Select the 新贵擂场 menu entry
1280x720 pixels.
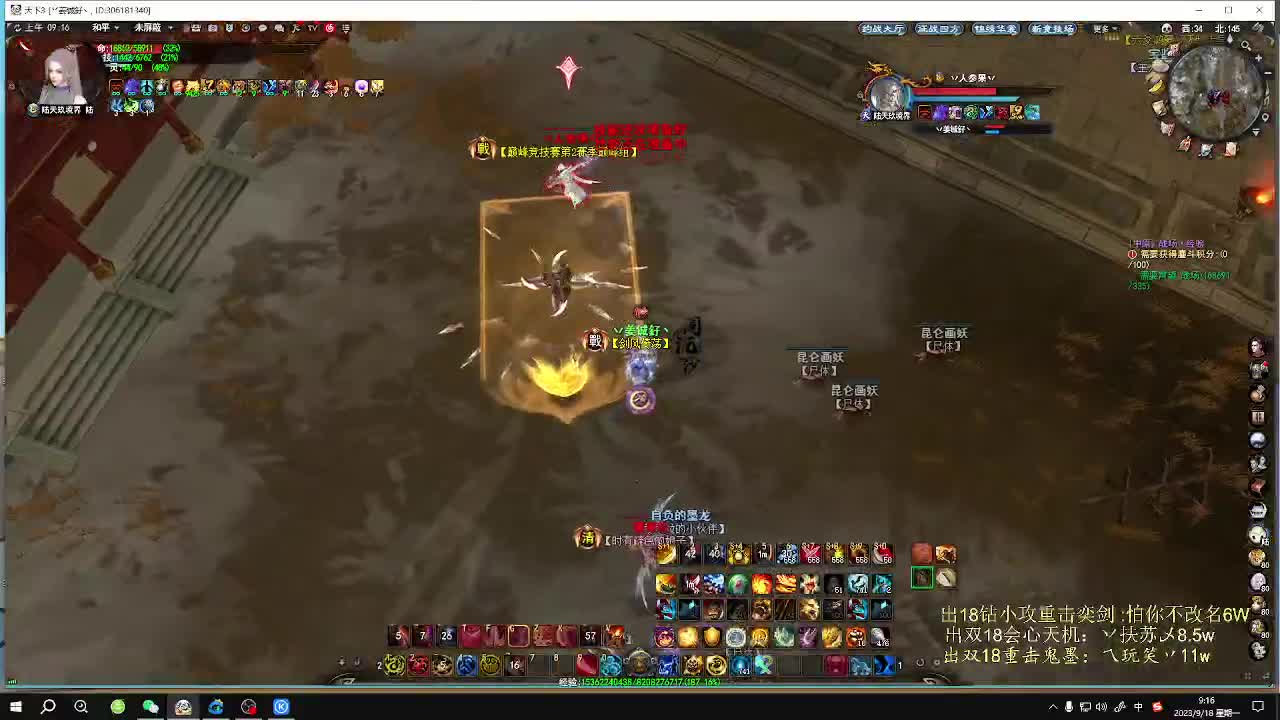[1051, 28]
